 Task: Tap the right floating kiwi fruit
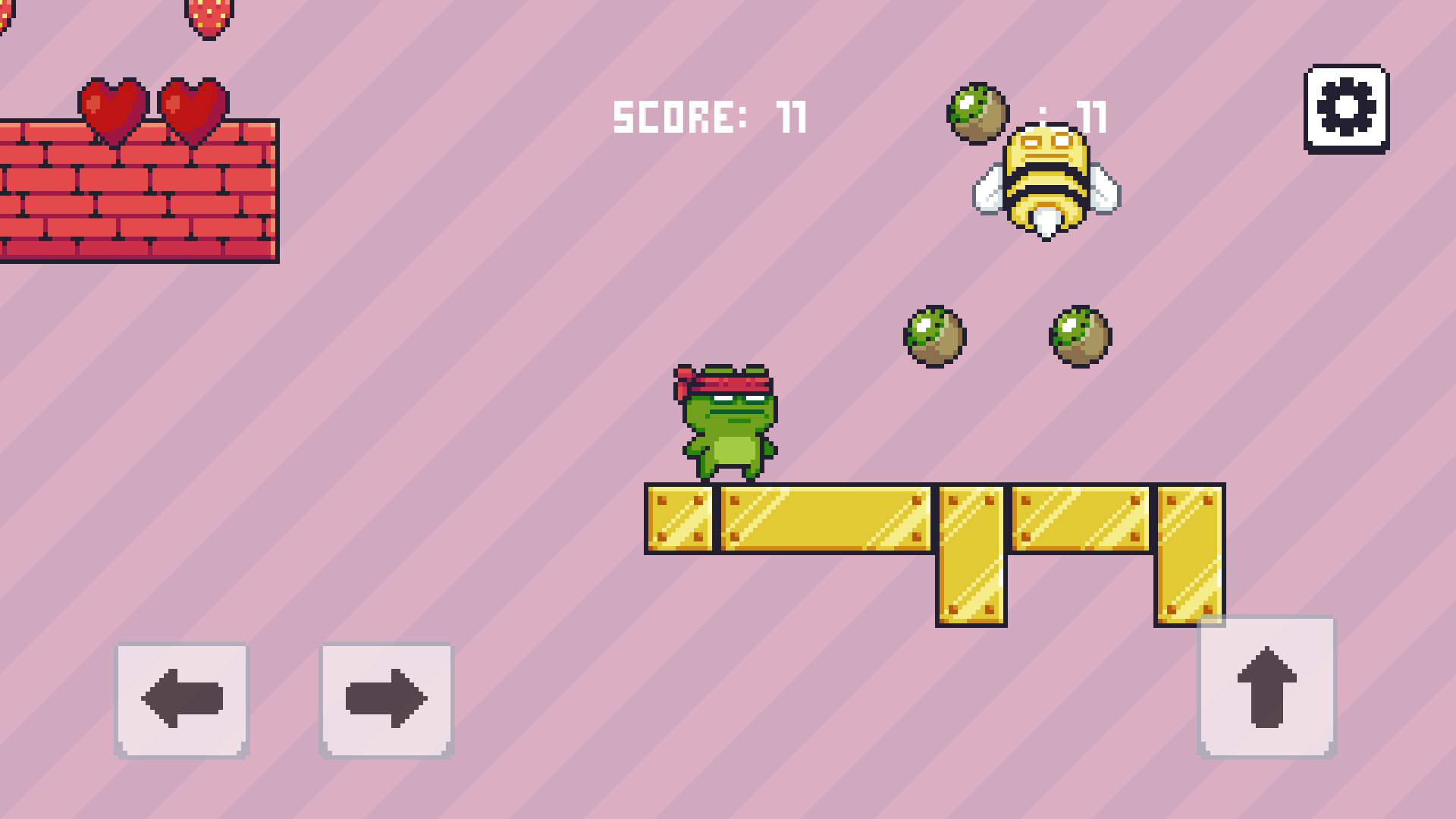point(1079,336)
